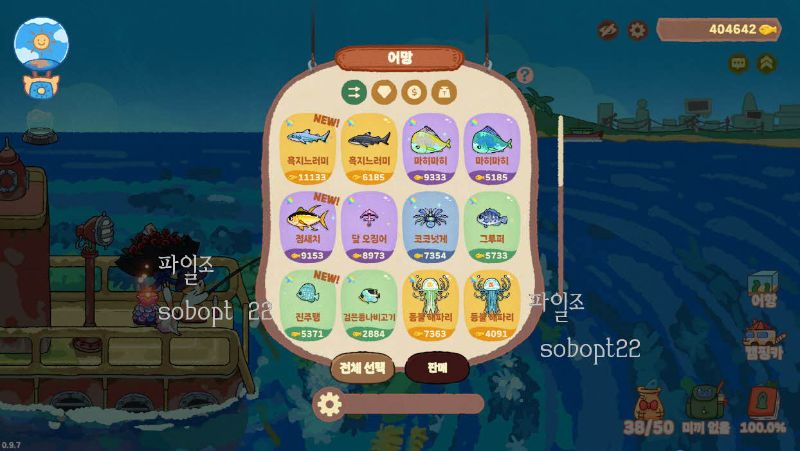Choose the 마히마히 fish worth 5185
This screenshot has height=451, width=800.
pyautogui.click(x=491, y=148)
